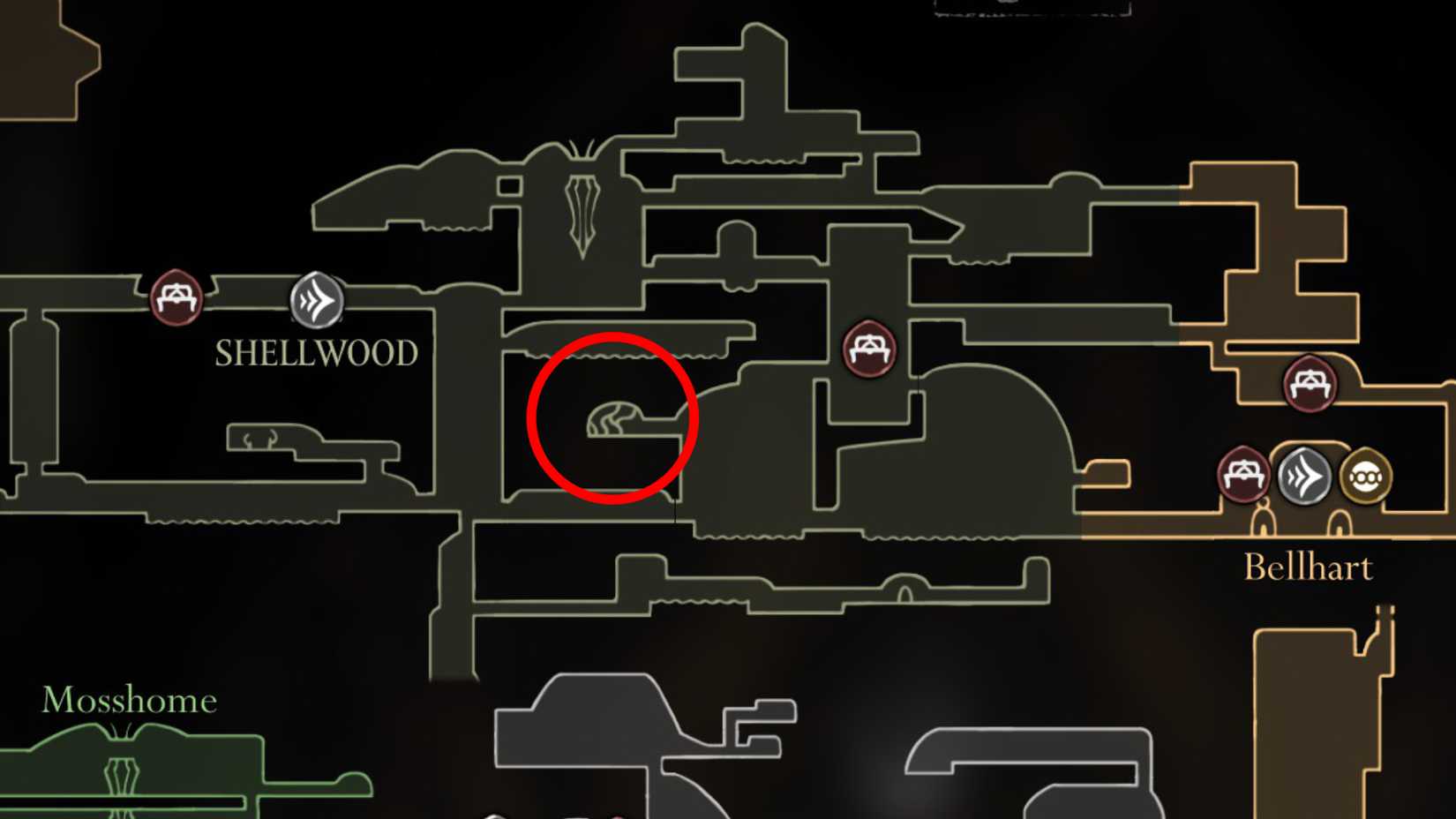Click the Bellhart town name

[1309, 566]
